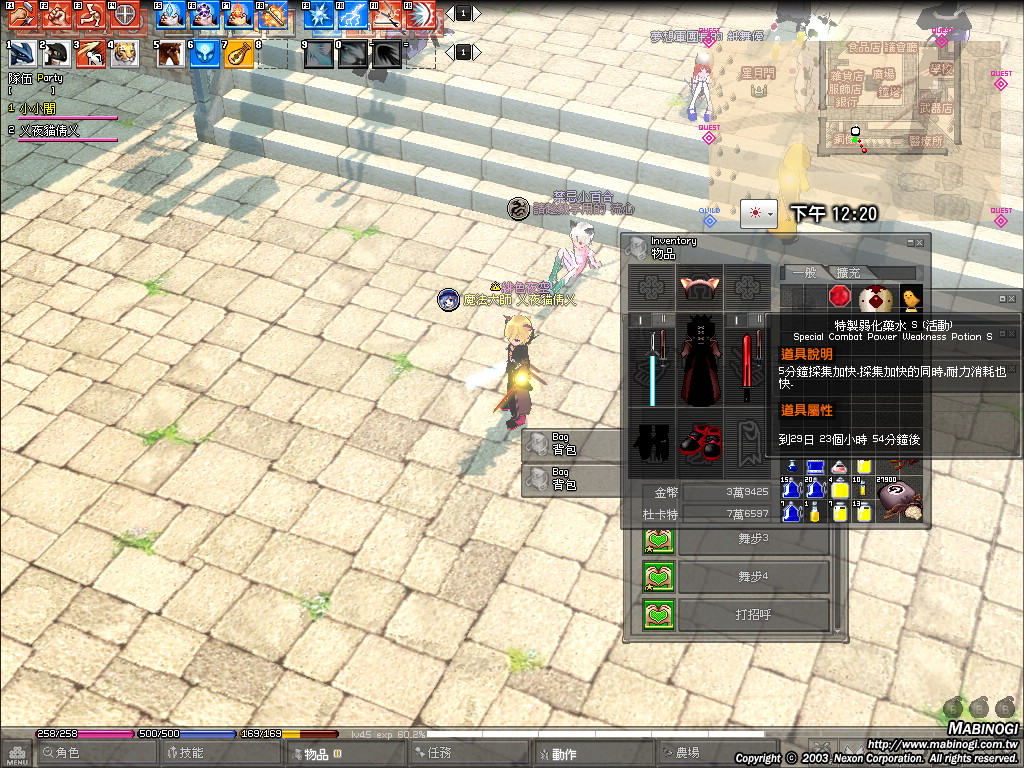The height and width of the screenshot is (768, 1024).
Task: Open the 動作 actions tab
Action: coord(563,754)
